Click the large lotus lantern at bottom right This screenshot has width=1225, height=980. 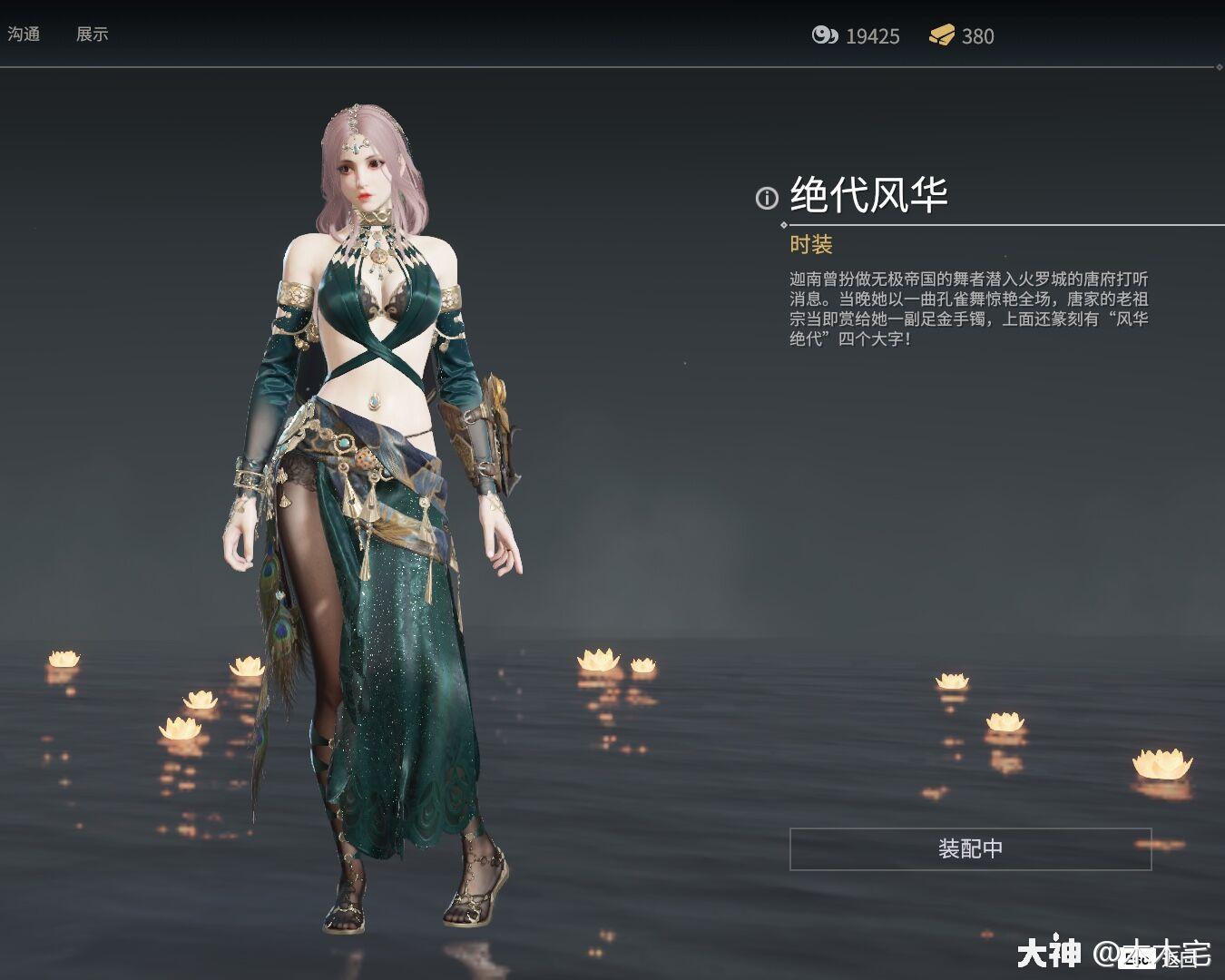(x=1161, y=762)
